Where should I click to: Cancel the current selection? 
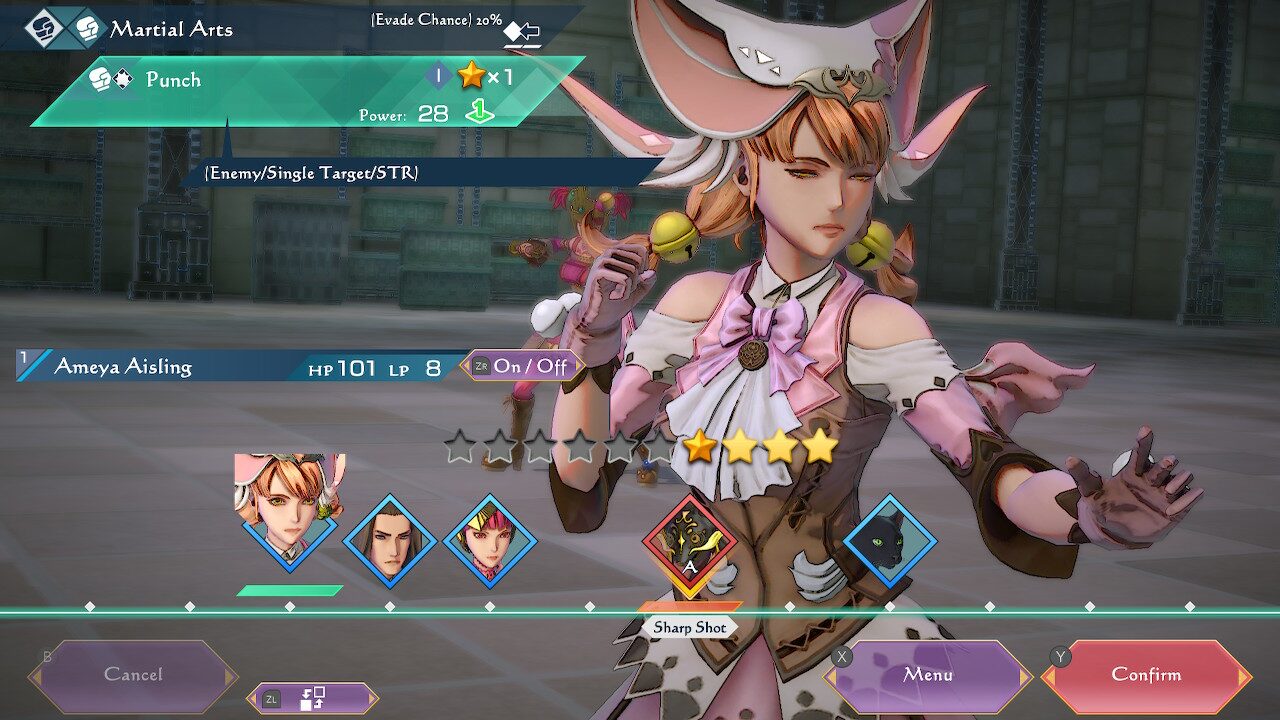click(133, 675)
